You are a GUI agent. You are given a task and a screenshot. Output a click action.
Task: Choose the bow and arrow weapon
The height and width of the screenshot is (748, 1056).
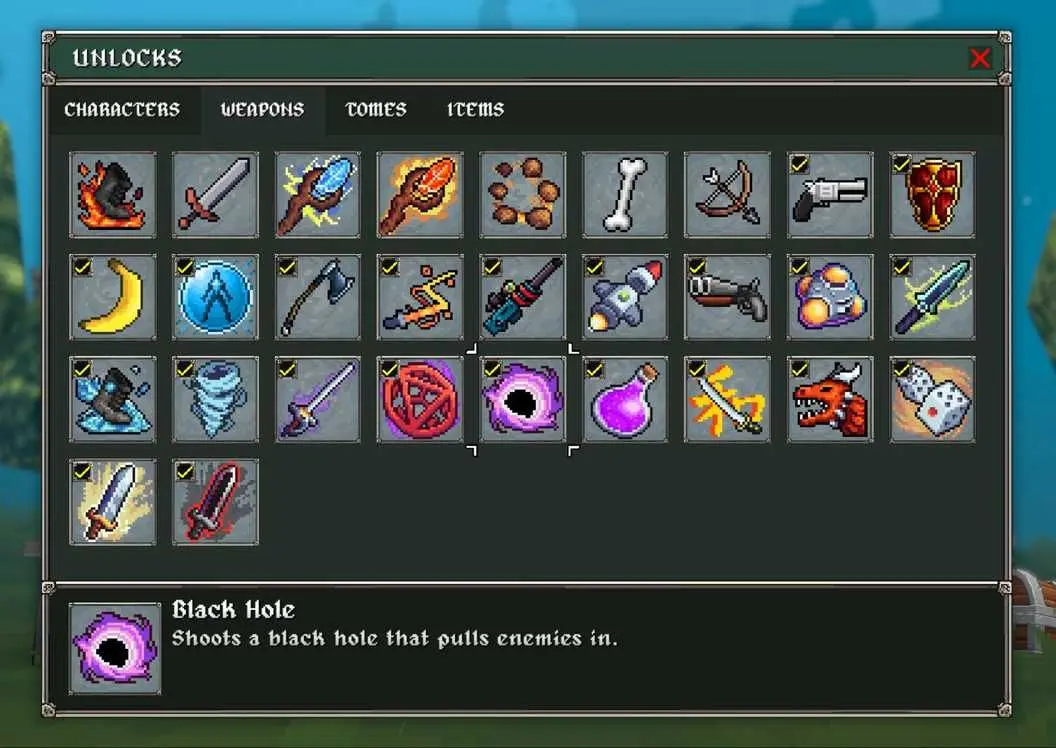(727, 195)
